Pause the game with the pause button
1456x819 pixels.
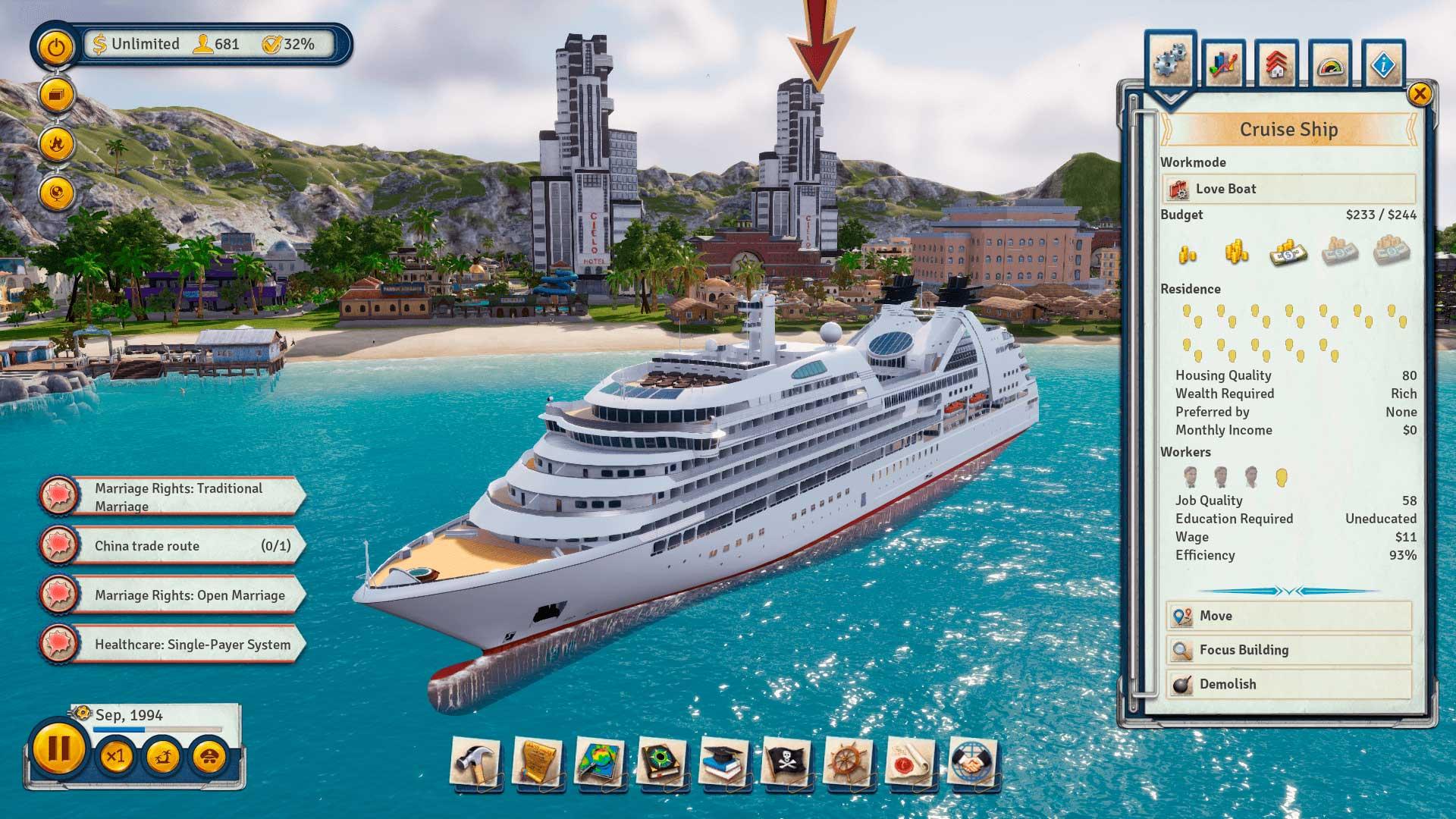click(x=58, y=750)
